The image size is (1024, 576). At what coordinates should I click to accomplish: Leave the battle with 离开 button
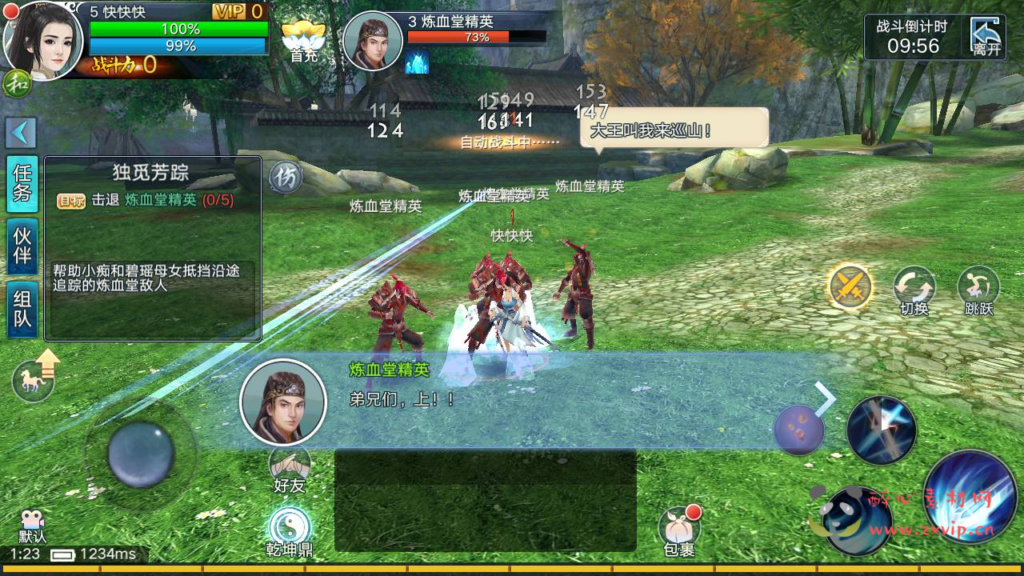click(986, 37)
